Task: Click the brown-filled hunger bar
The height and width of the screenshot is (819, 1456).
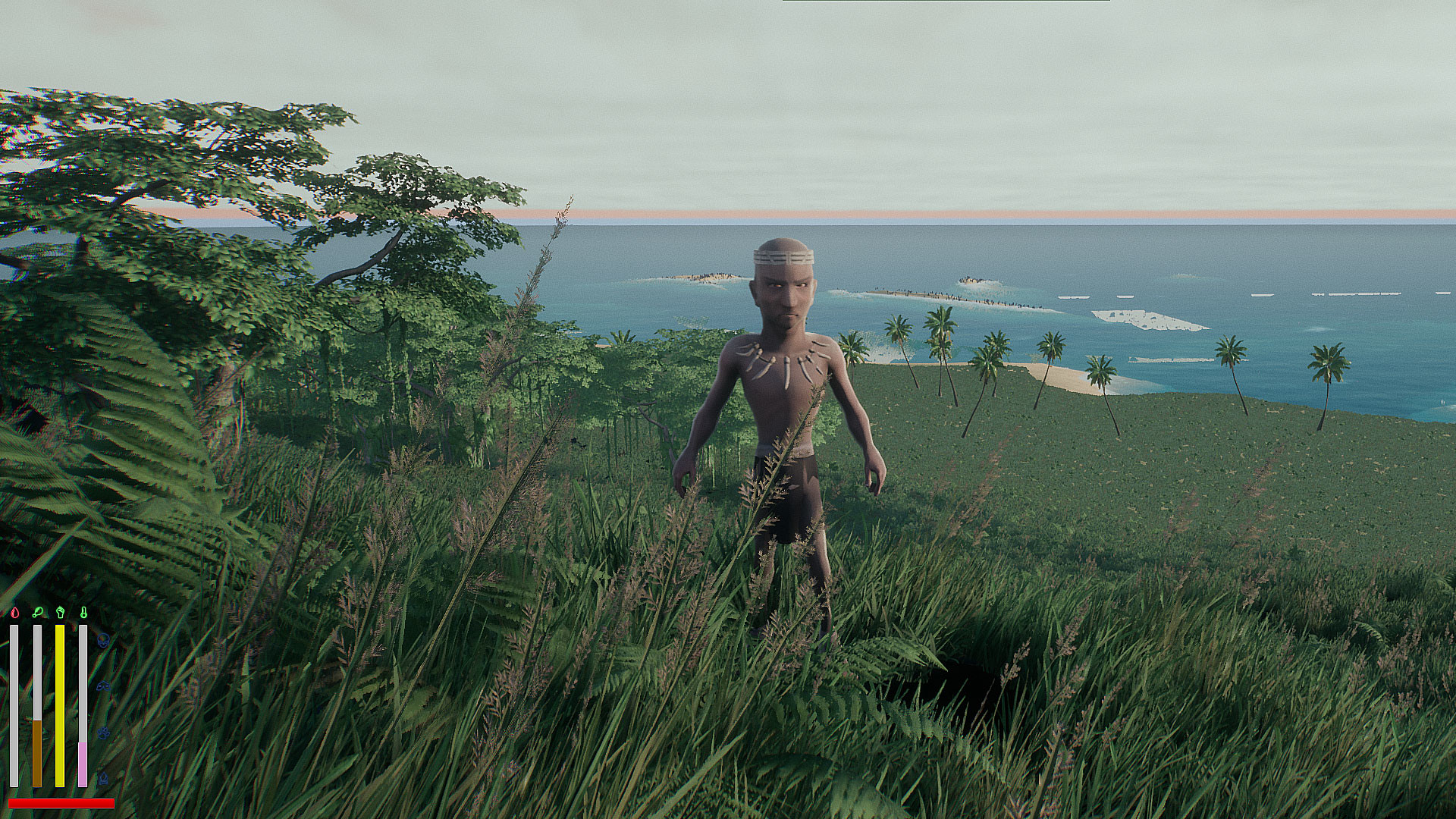Action: point(37,752)
